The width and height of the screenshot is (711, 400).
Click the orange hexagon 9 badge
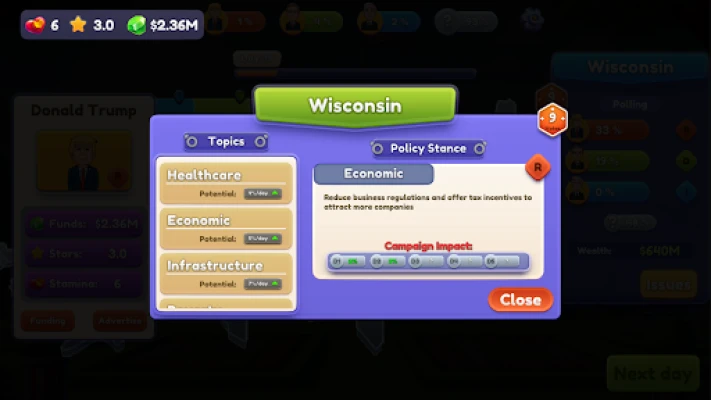pos(551,120)
